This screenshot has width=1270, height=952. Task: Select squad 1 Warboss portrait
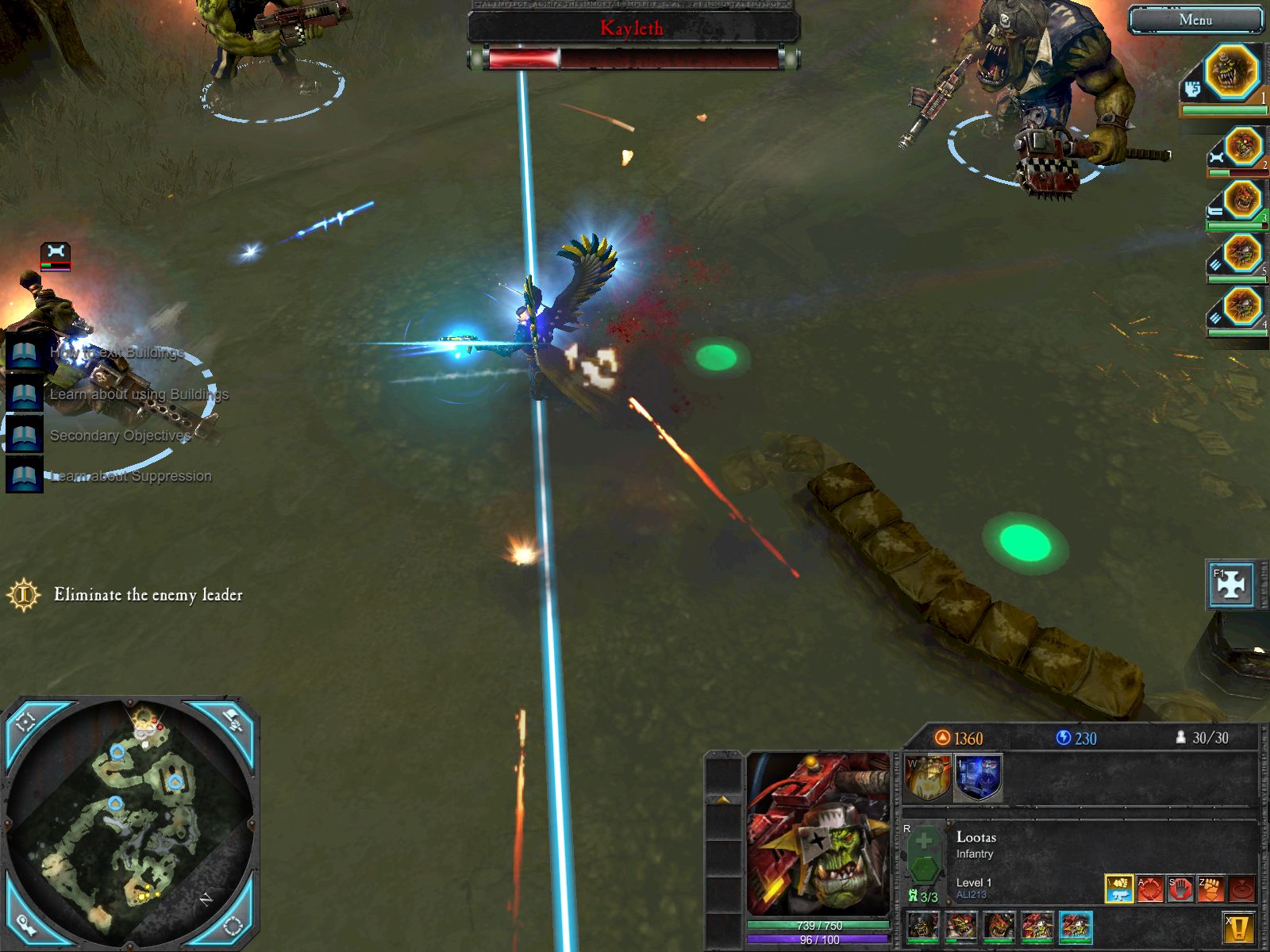pos(1232,71)
